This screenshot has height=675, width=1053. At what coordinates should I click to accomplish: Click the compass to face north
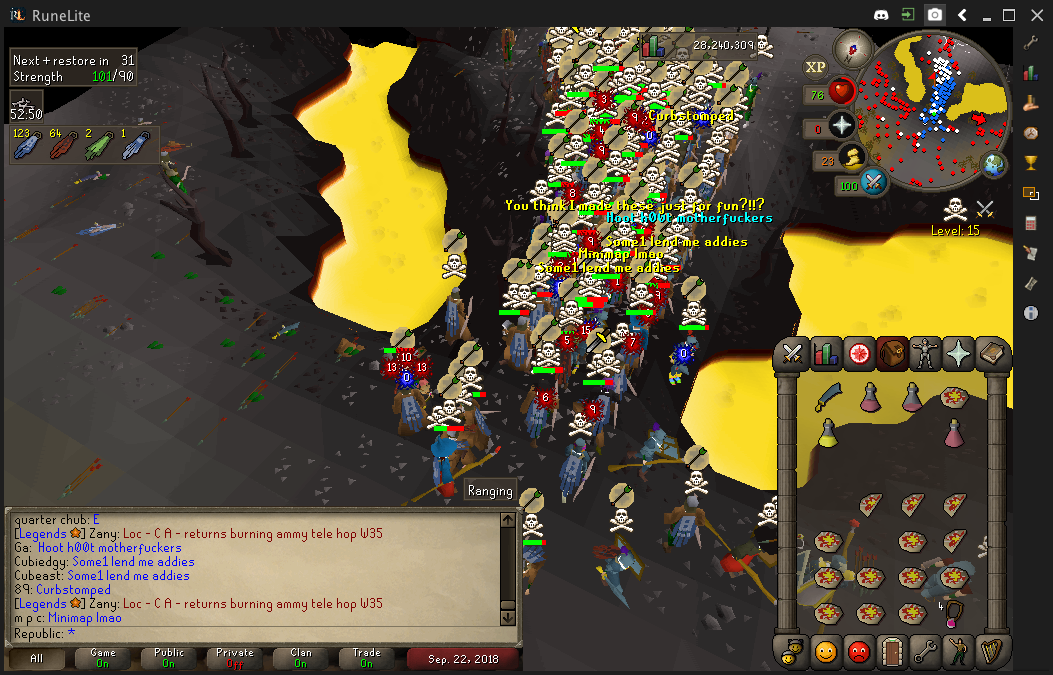tap(855, 46)
